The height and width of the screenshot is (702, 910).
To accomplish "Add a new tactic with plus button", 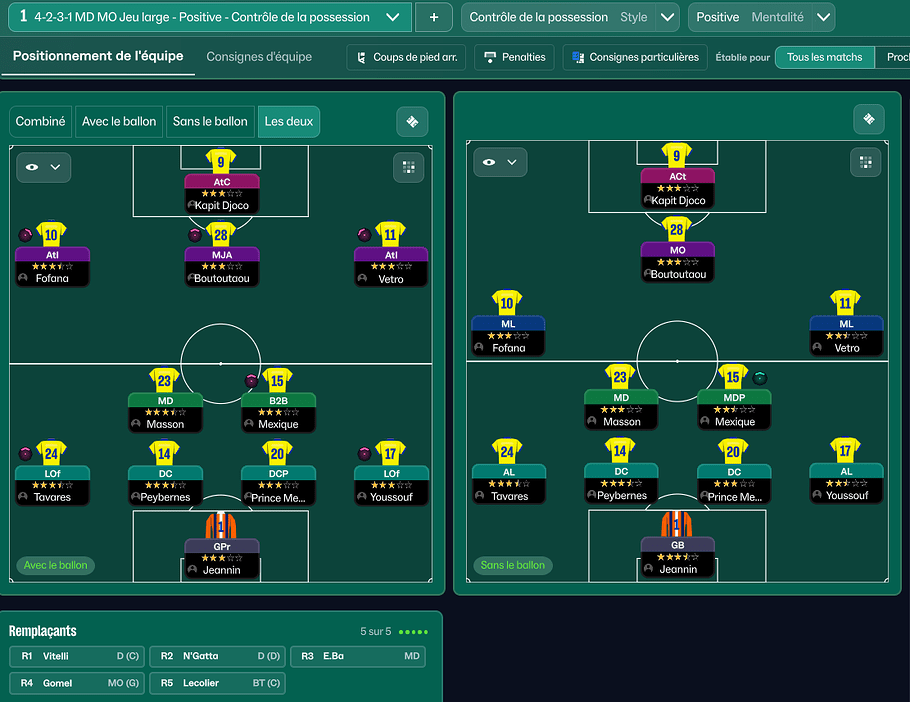I will pyautogui.click(x=433, y=17).
